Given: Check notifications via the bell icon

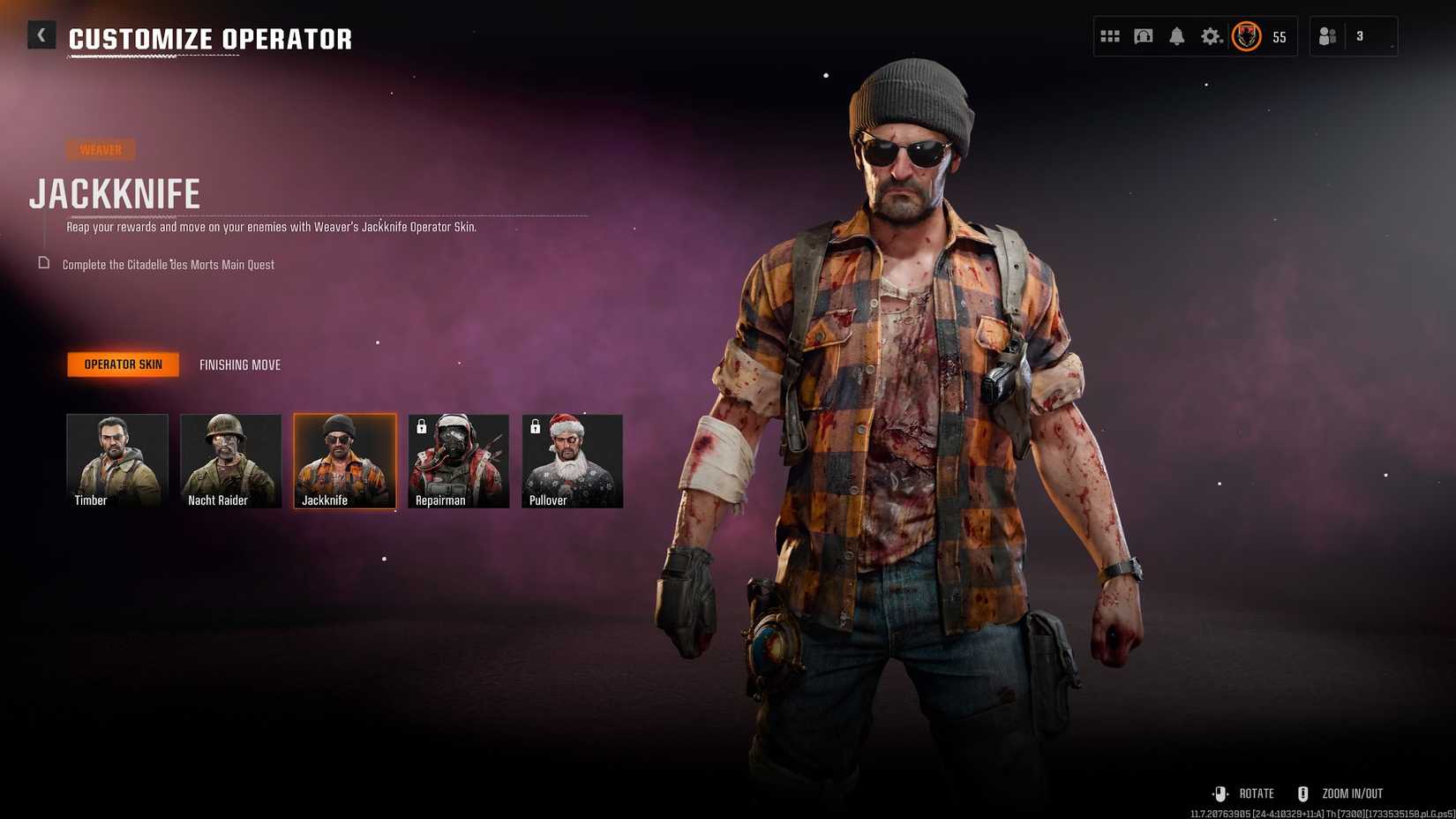Looking at the screenshot, I should (x=1177, y=36).
